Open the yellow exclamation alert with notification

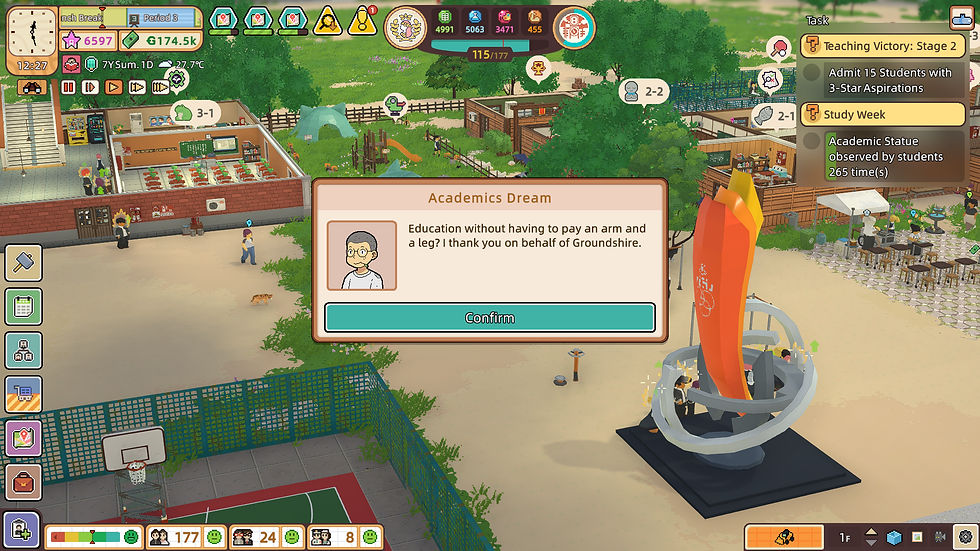tap(361, 19)
